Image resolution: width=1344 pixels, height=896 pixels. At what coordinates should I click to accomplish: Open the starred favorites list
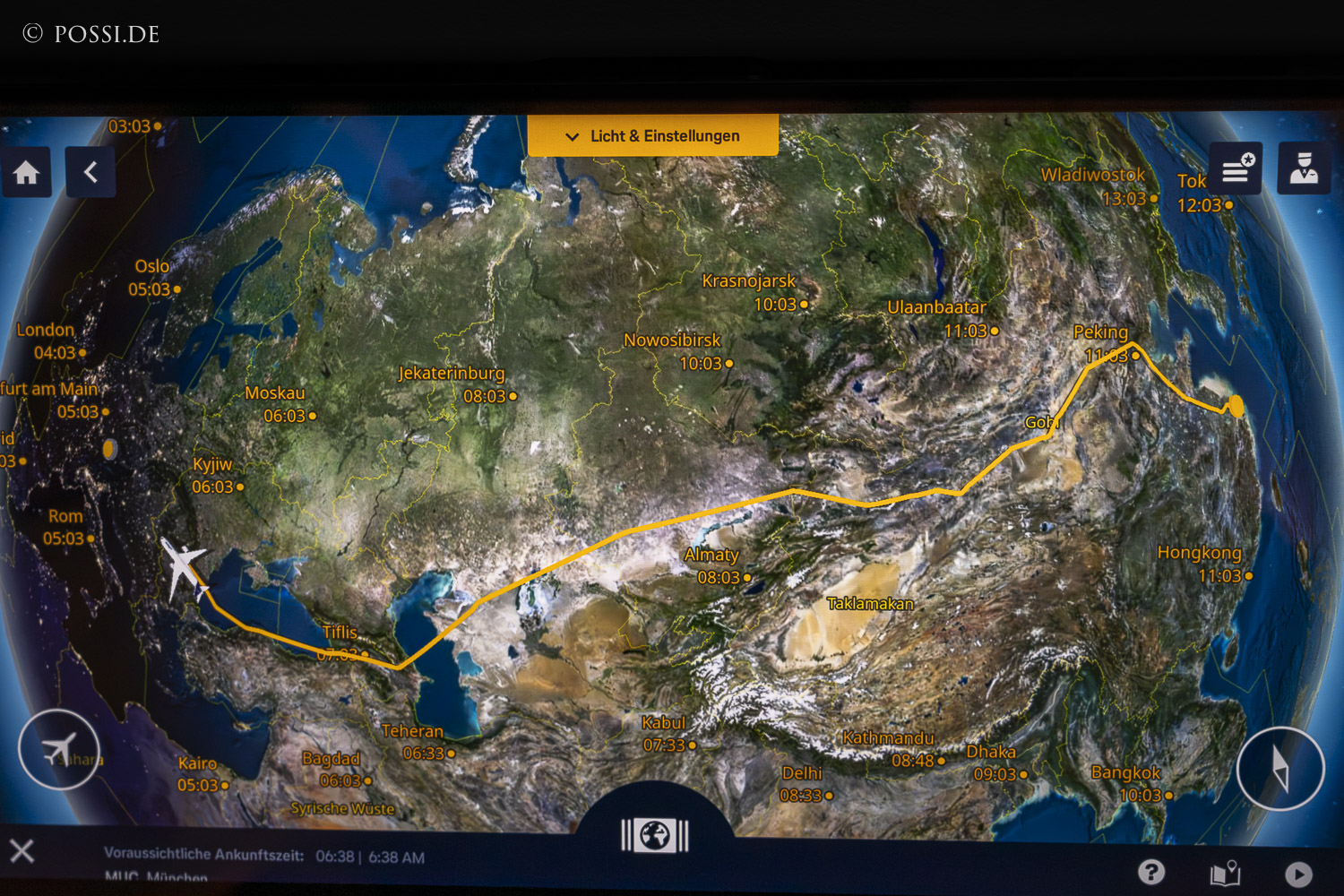click(1236, 168)
